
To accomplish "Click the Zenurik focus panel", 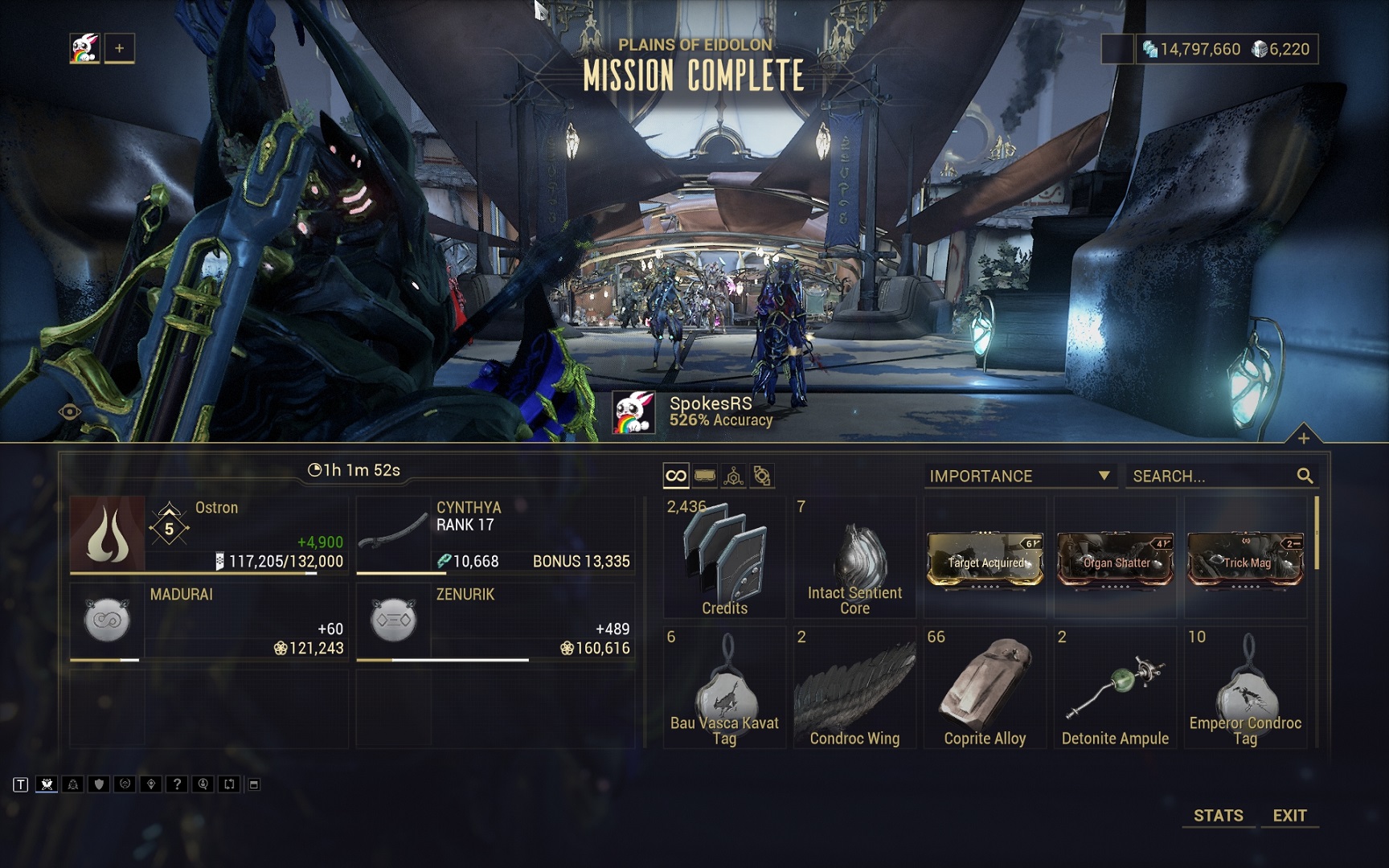I will [x=495, y=621].
